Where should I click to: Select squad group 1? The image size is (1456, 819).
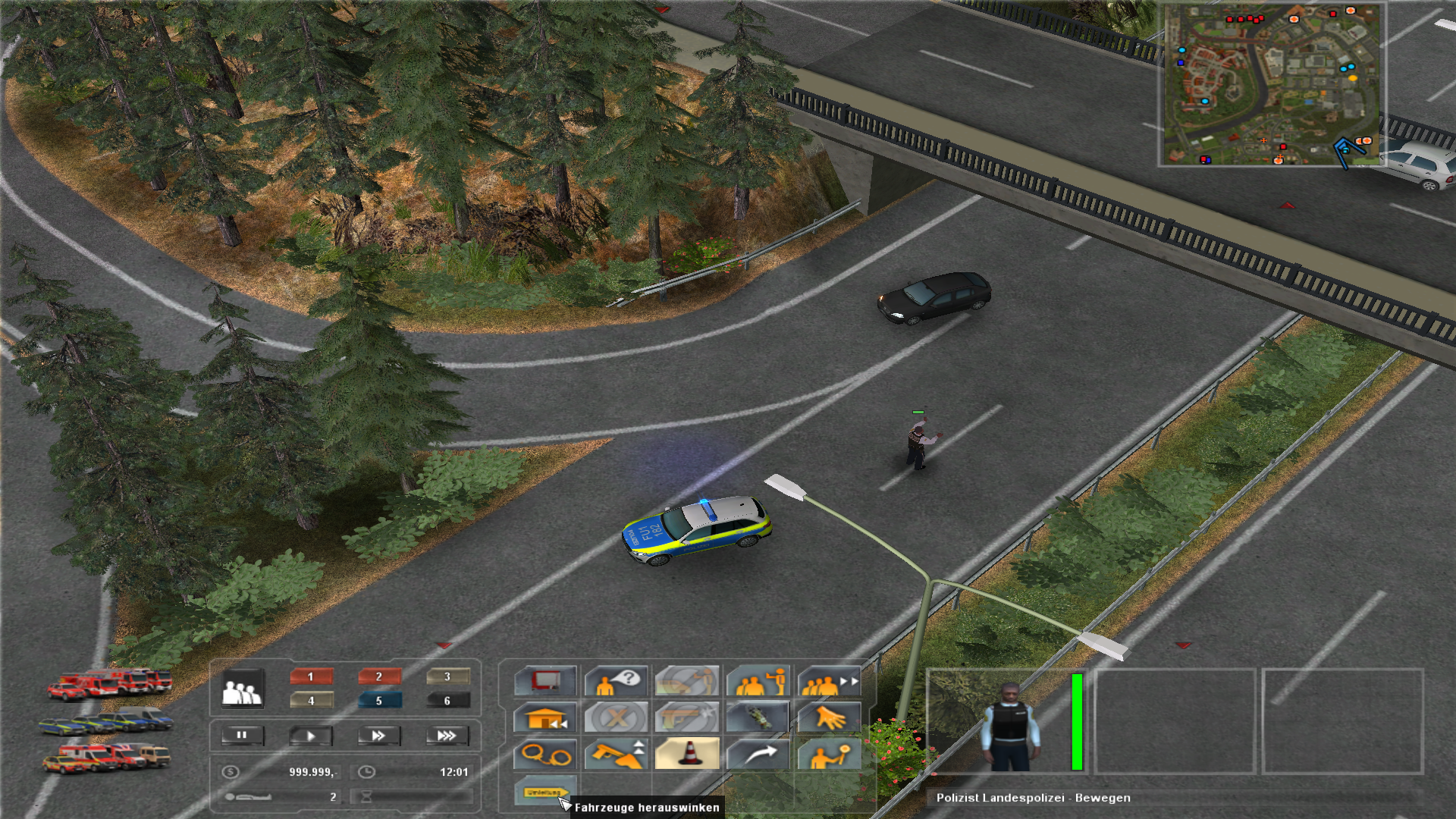click(311, 676)
